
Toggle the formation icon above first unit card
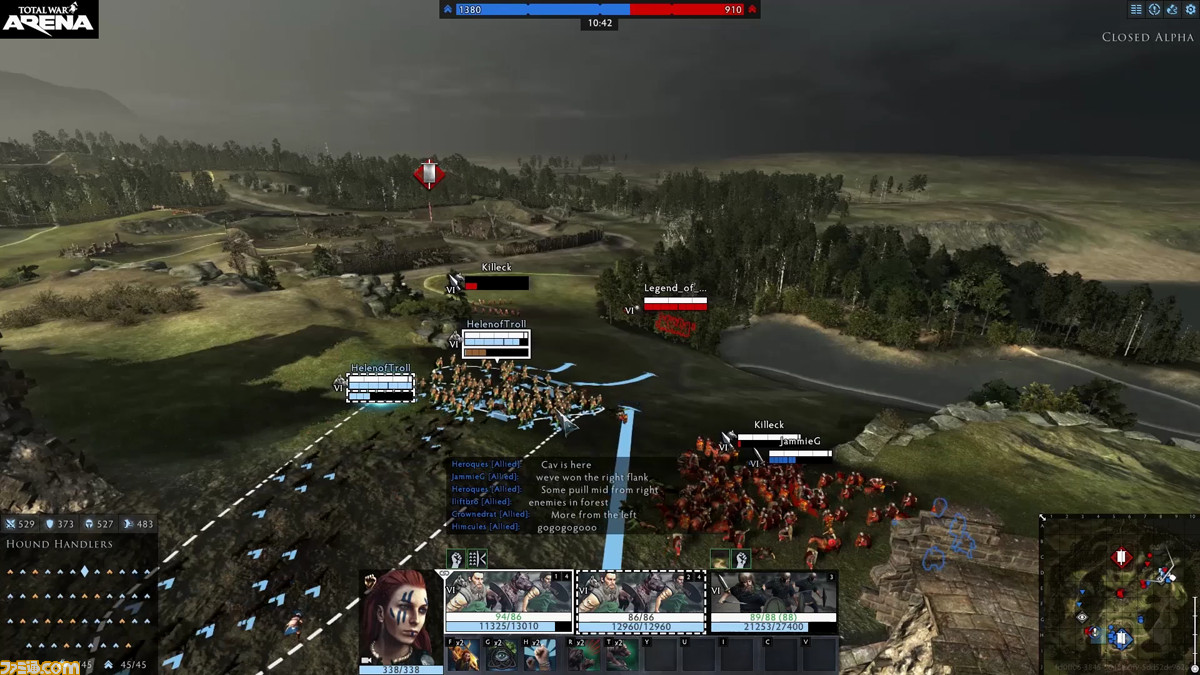477,559
